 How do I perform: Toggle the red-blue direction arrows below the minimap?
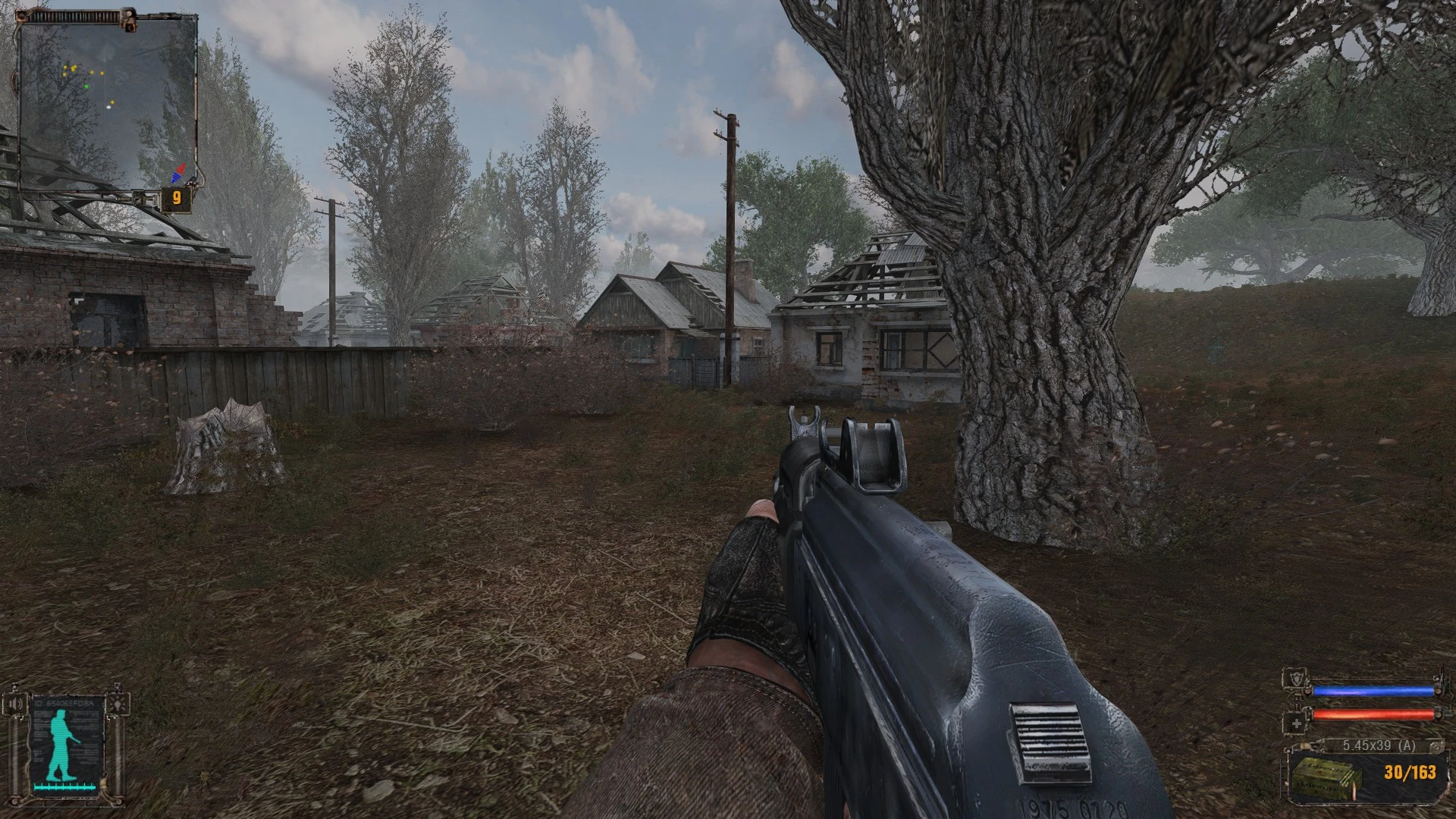point(178,173)
